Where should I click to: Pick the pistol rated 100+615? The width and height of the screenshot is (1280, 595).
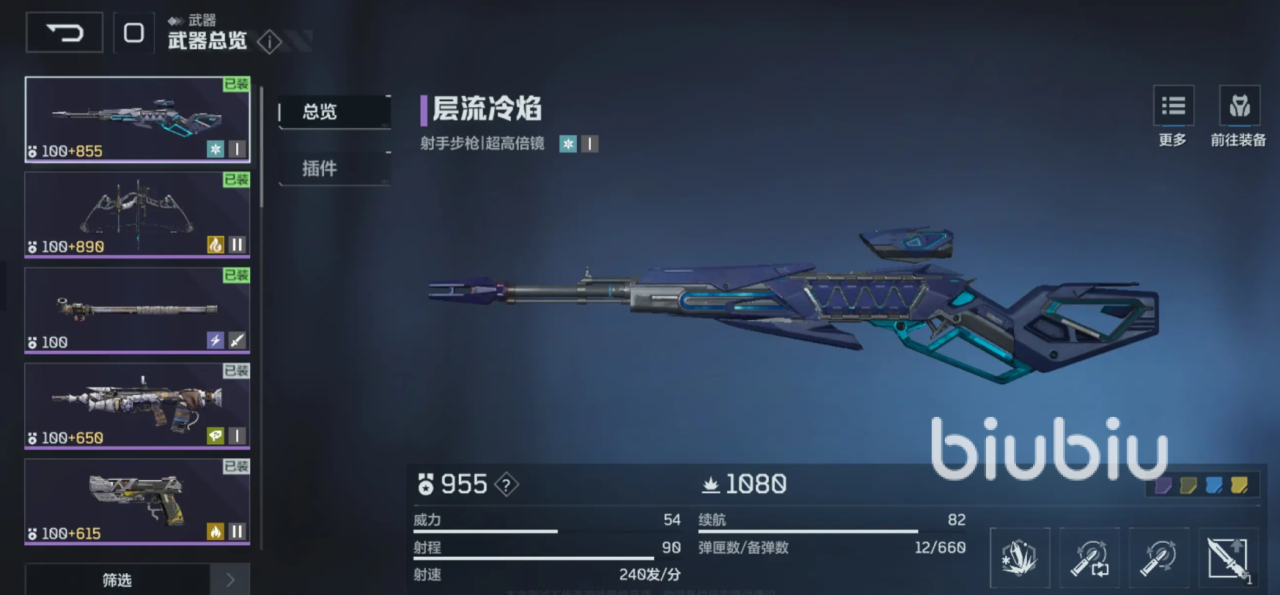click(x=137, y=501)
